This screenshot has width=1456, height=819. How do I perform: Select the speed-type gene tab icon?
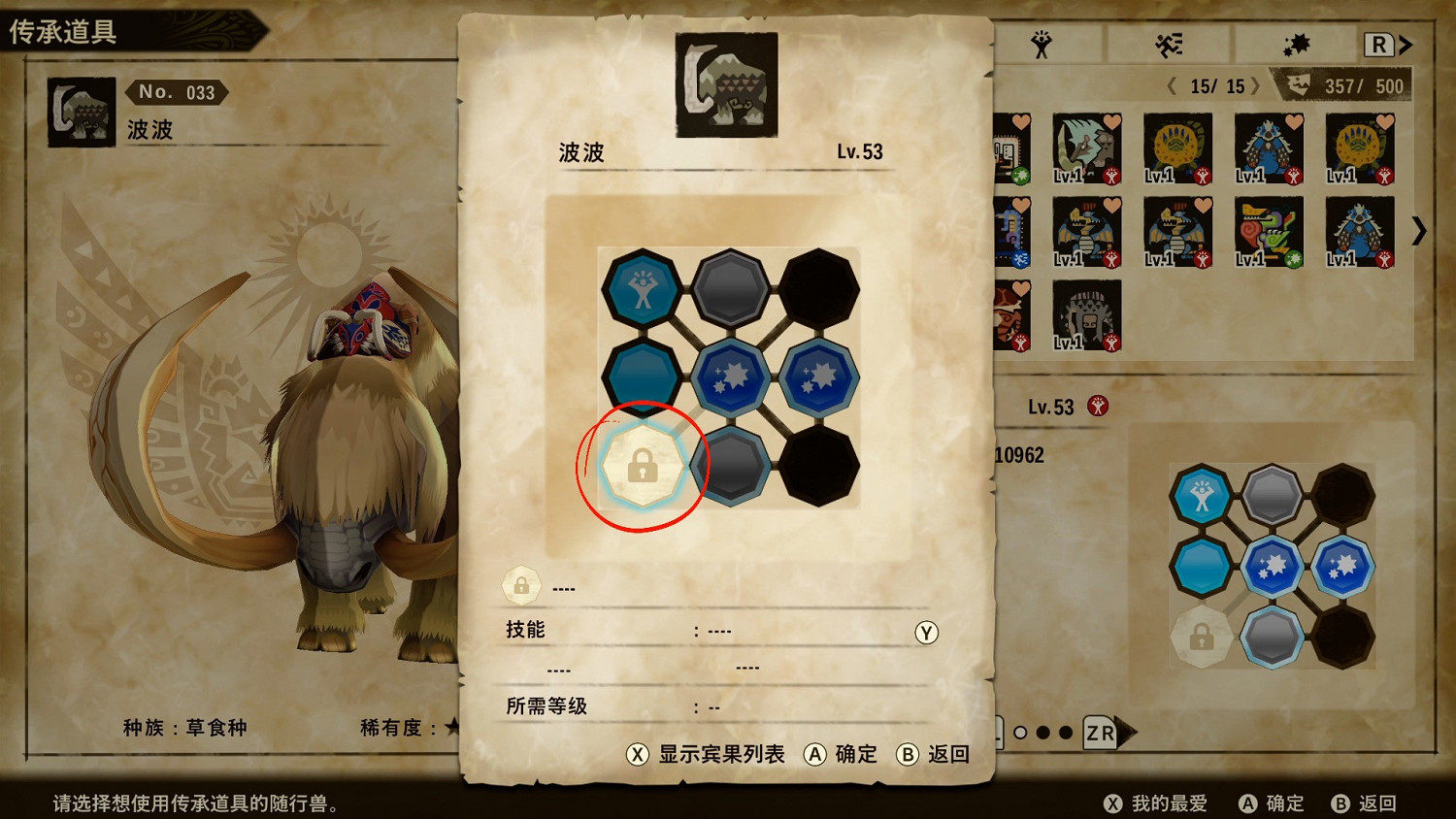(1171, 45)
